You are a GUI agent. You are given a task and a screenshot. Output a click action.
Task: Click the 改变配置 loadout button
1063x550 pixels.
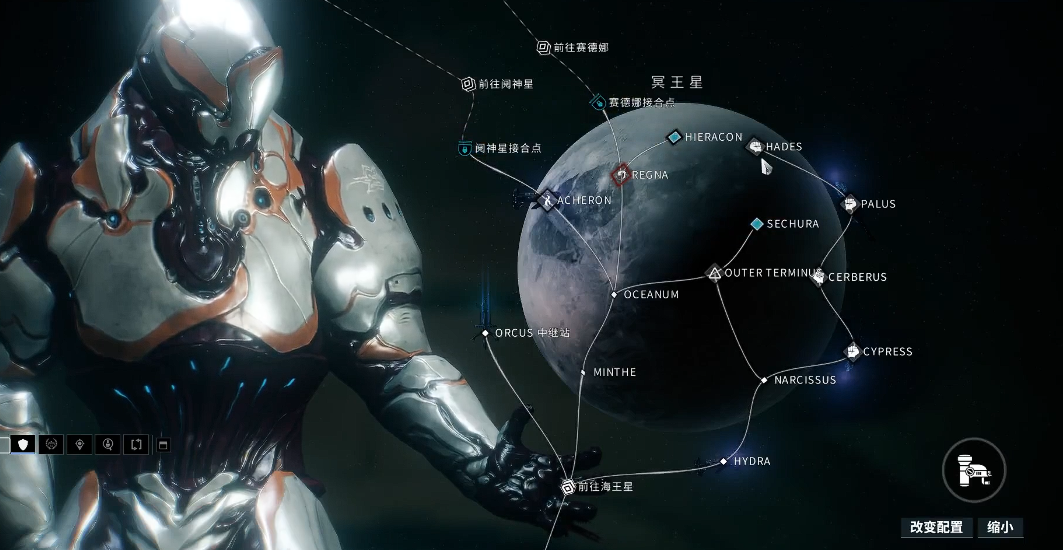point(936,527)
